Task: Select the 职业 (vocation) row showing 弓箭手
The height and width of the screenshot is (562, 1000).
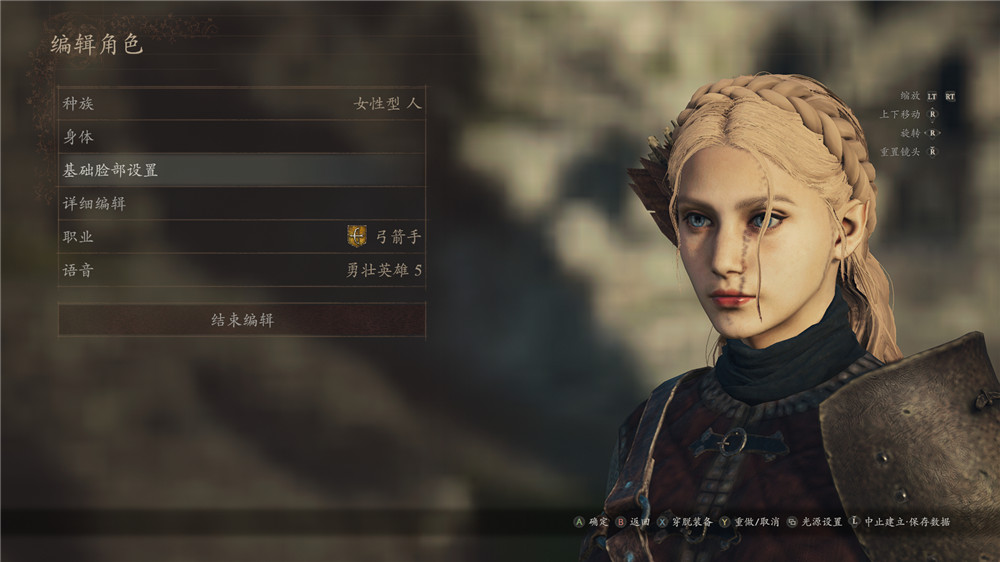Action: (x=241, y=237)
